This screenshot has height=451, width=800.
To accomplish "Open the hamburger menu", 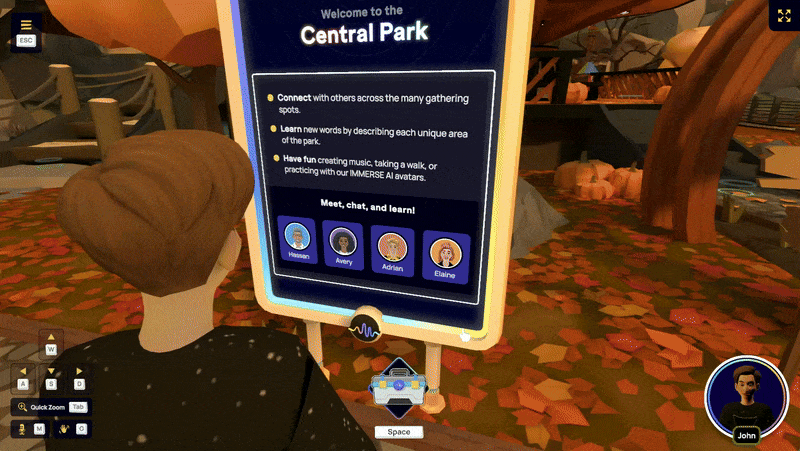I will (x=26, y=25).
